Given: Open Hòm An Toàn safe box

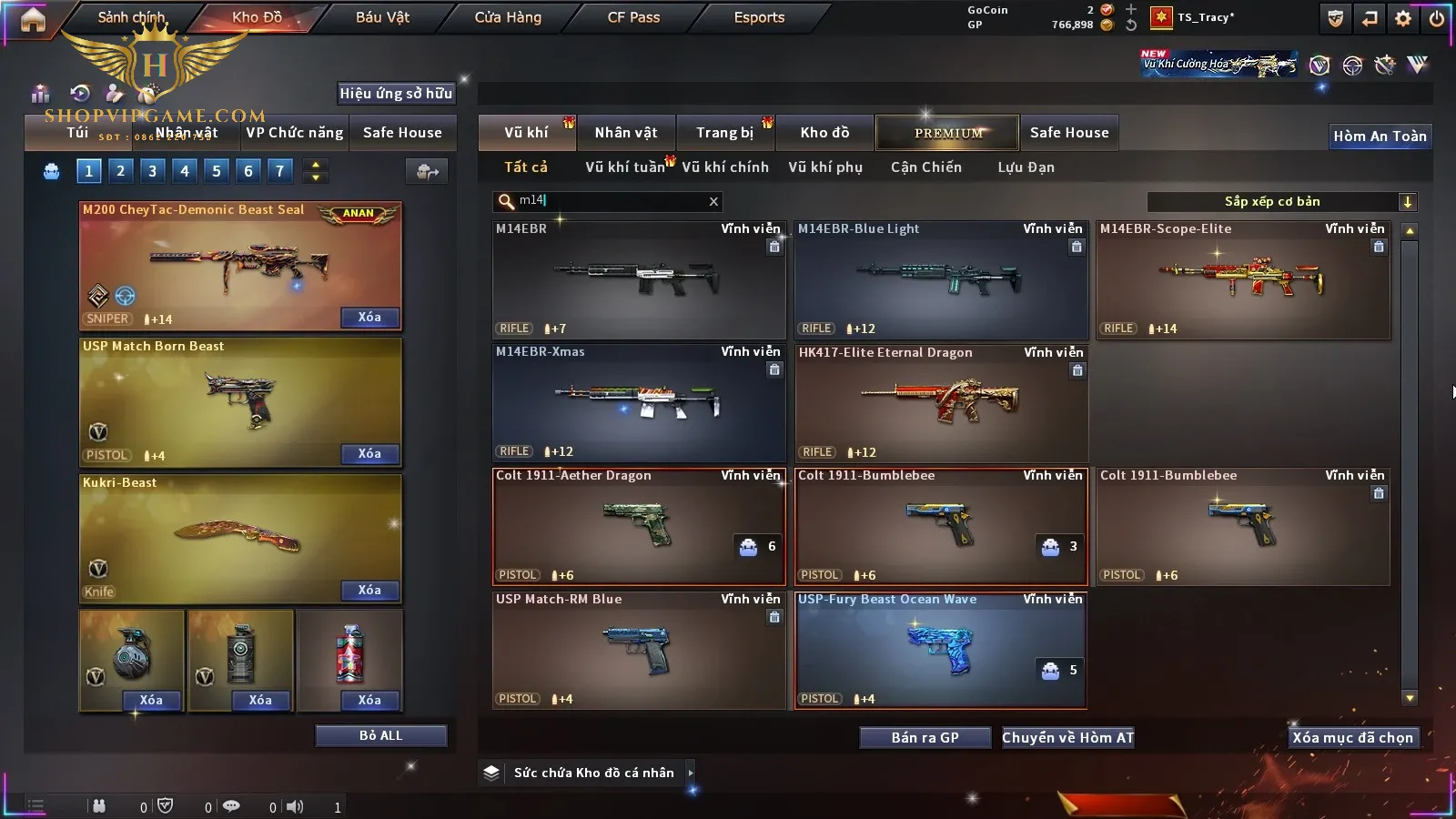Looking at the screenshot, I should coord(1380,136).
